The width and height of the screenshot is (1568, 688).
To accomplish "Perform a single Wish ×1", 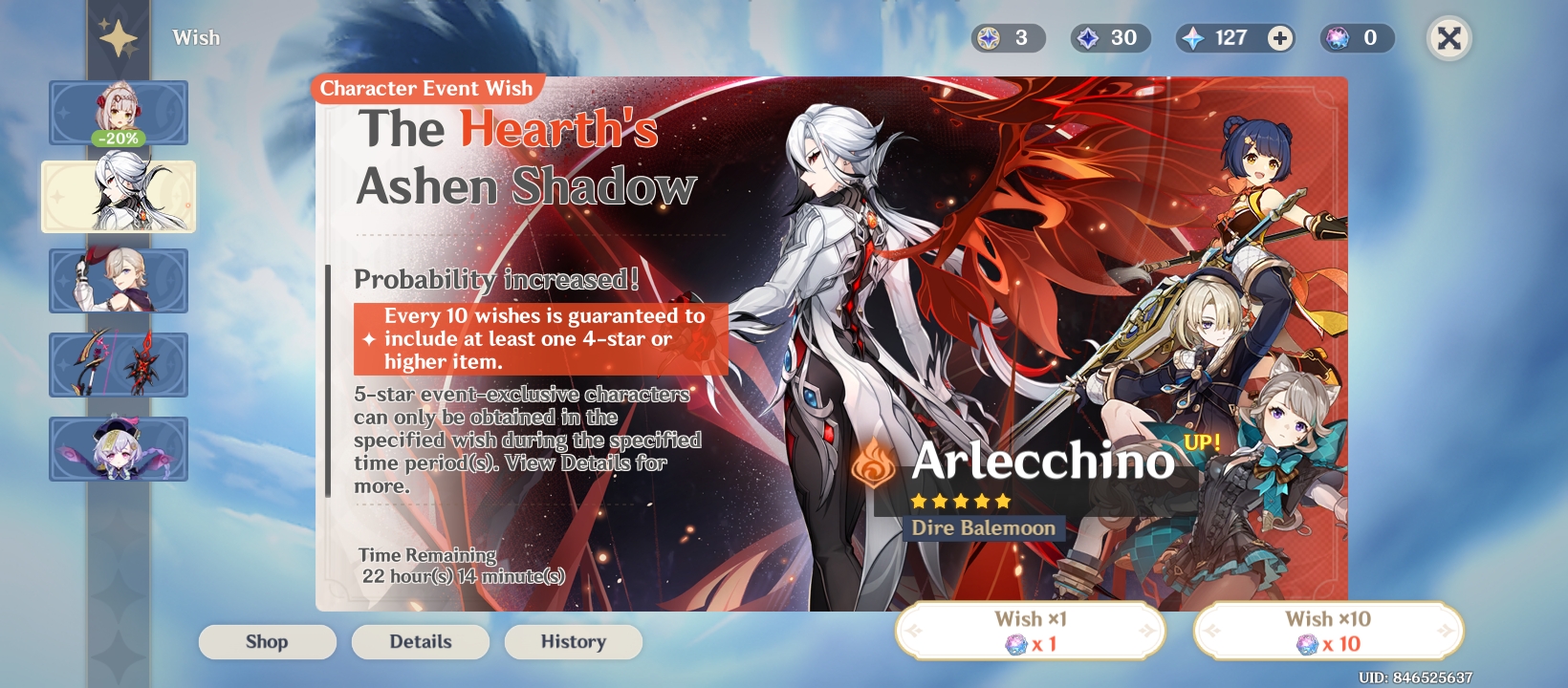I will [1029, 631].
